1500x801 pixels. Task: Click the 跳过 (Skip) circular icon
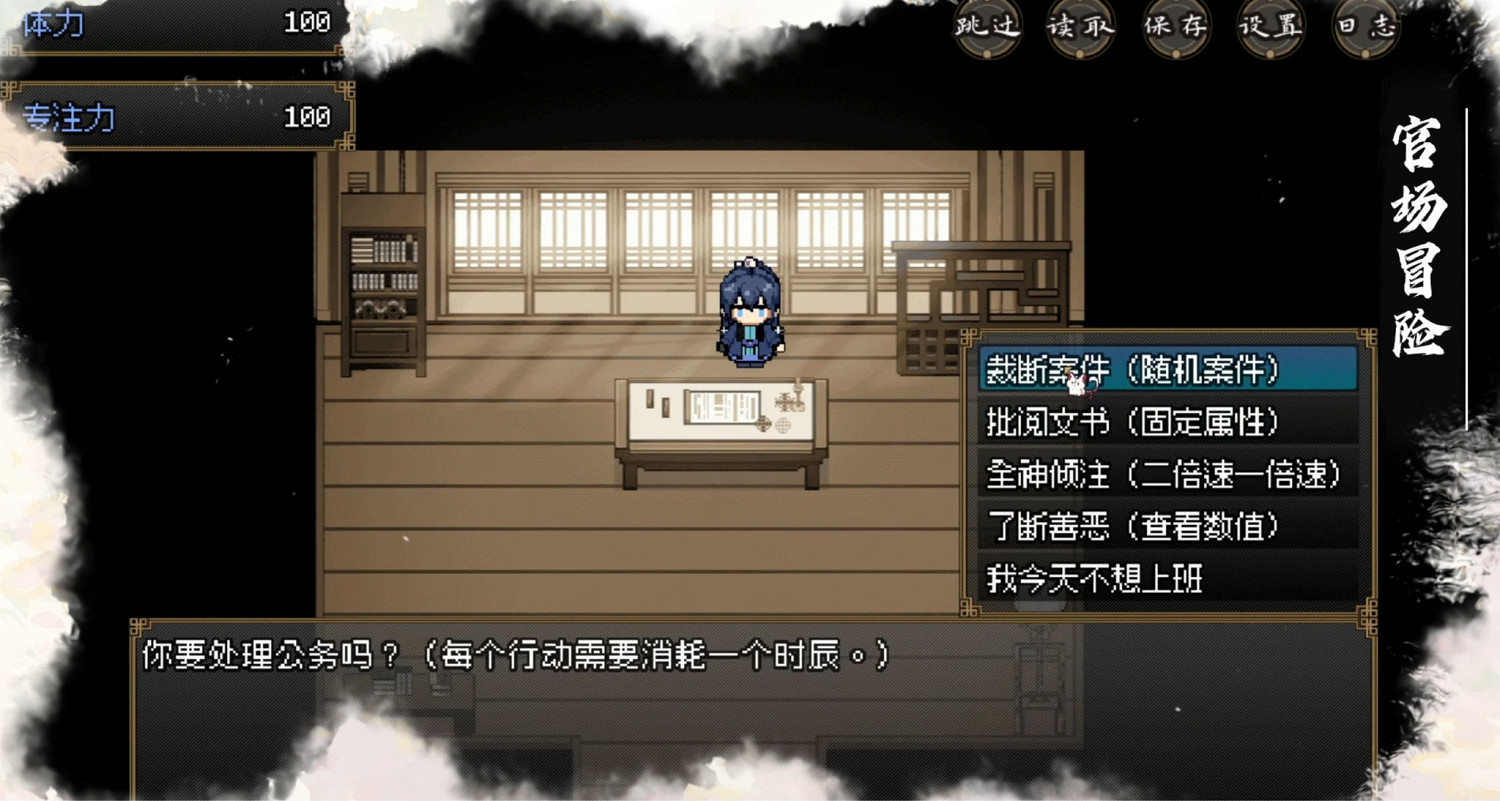tap(988, 28)
